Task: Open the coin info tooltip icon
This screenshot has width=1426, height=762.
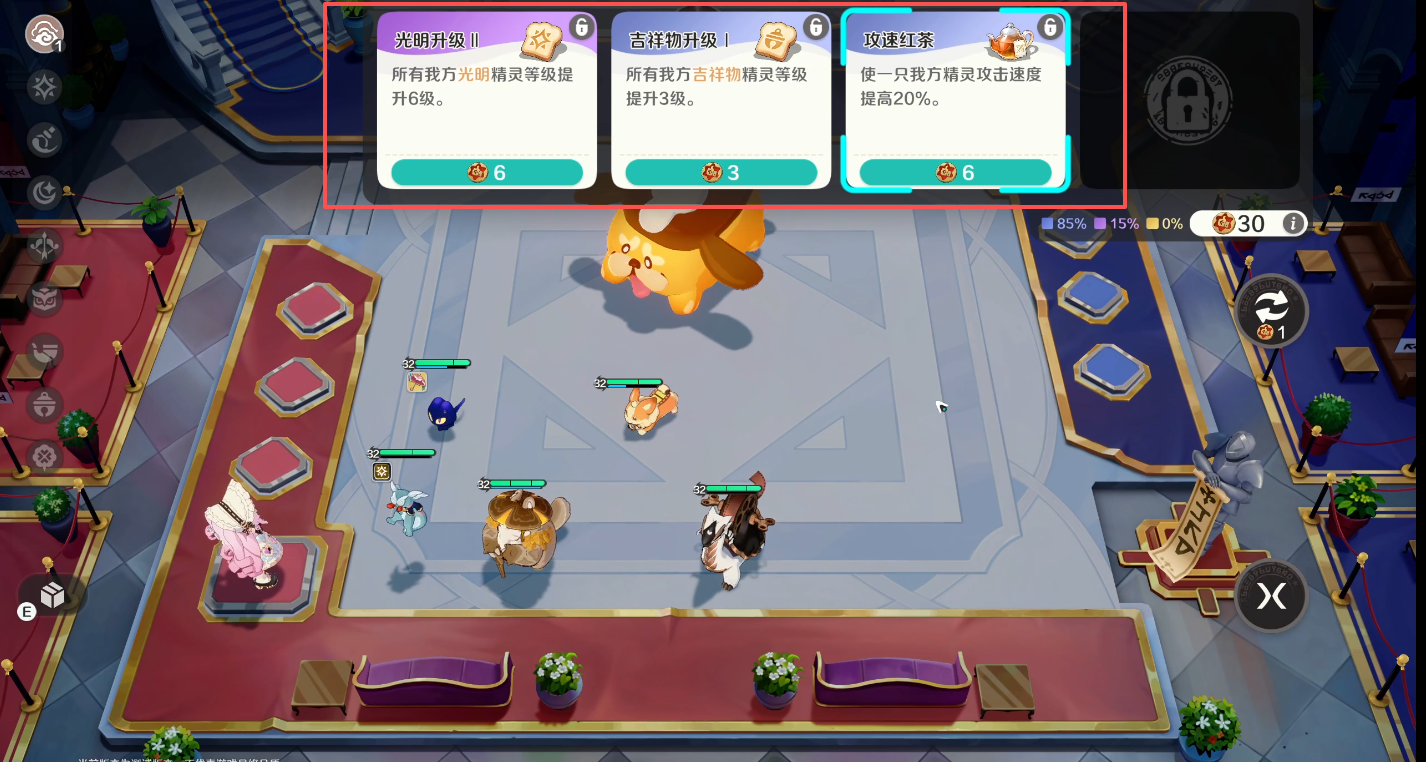Action: click(1293, 223)
